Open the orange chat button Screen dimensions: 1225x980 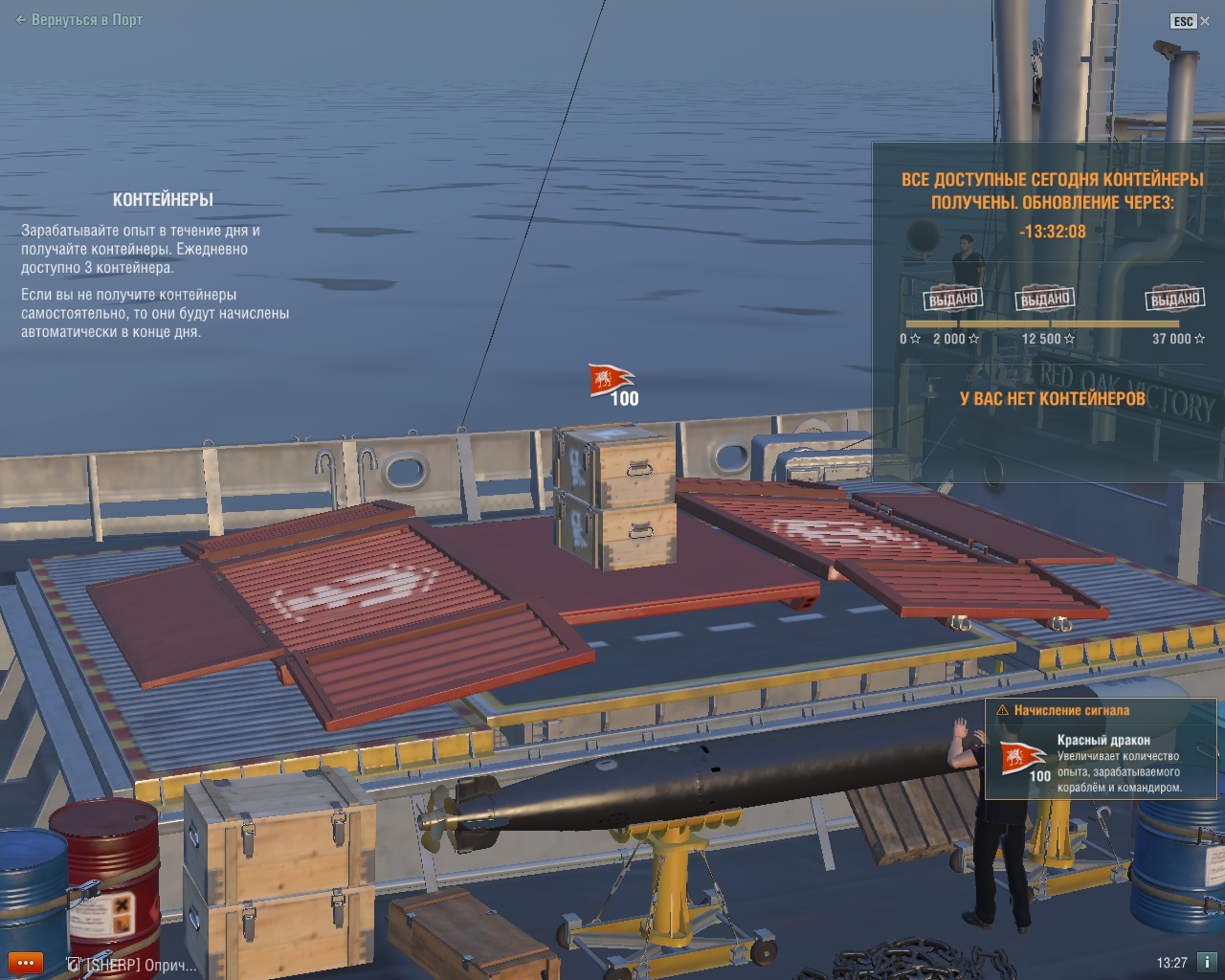(x=24, y=964)
